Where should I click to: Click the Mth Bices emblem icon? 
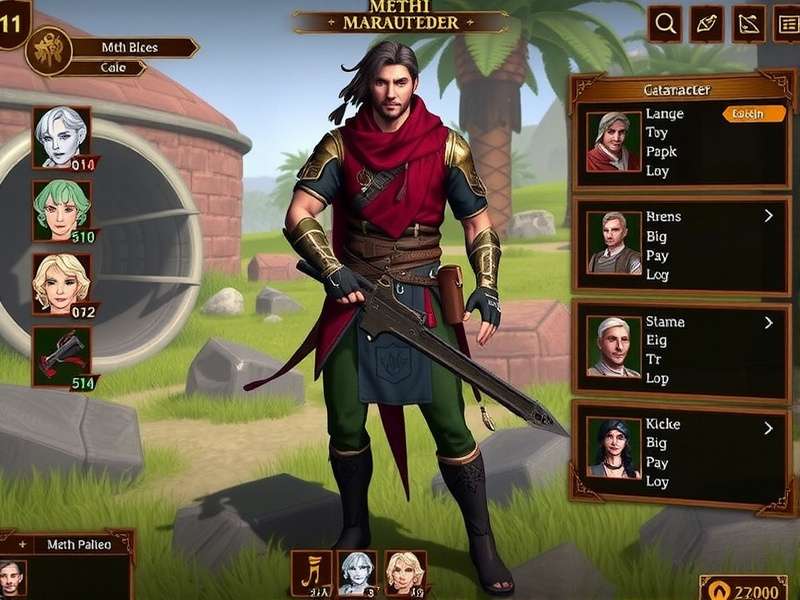tap(46, 50)
